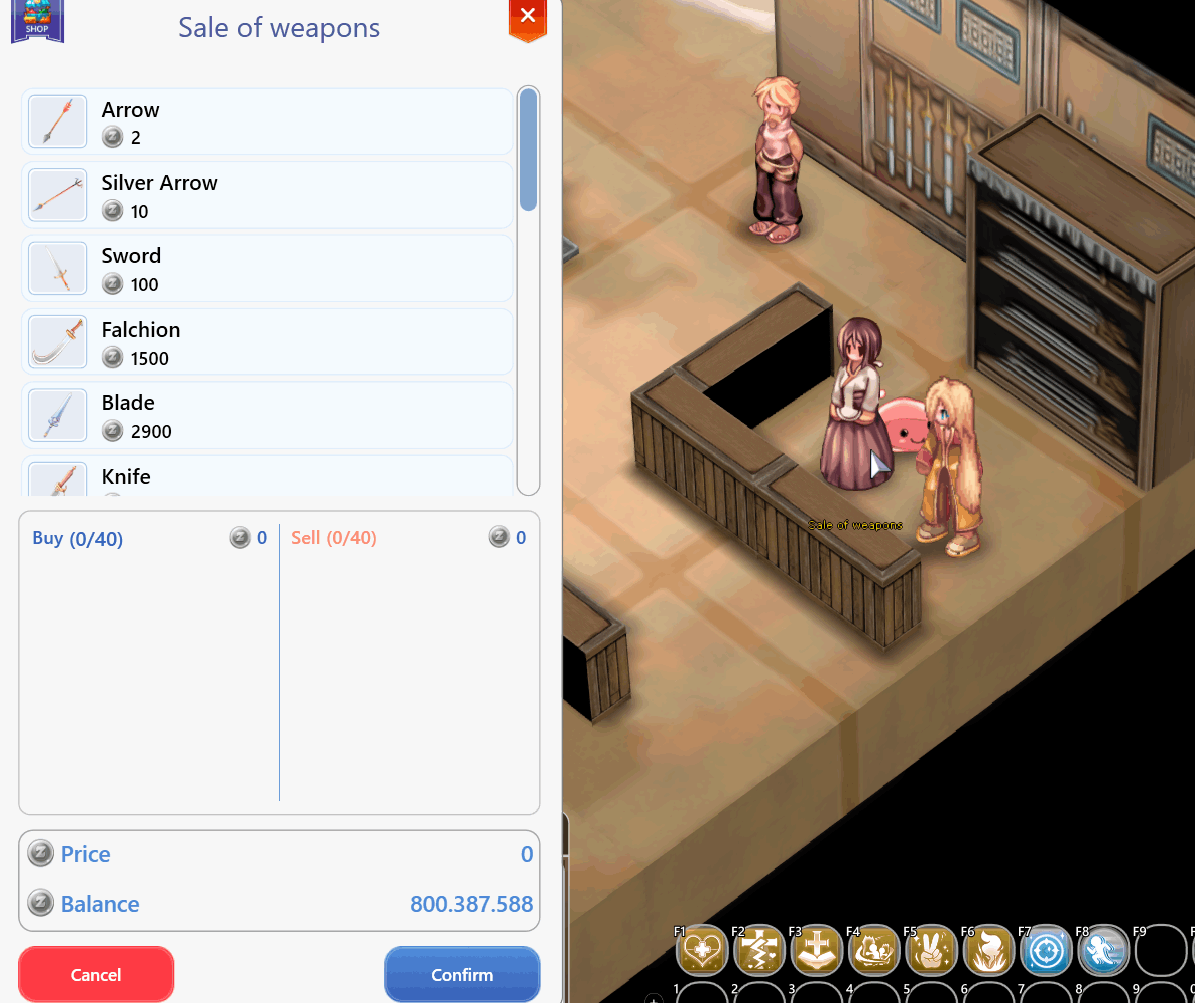Select the Falchion listing
This screenshot has width=1195, height=1003.
pyautogui.click(x=267, y=343)
